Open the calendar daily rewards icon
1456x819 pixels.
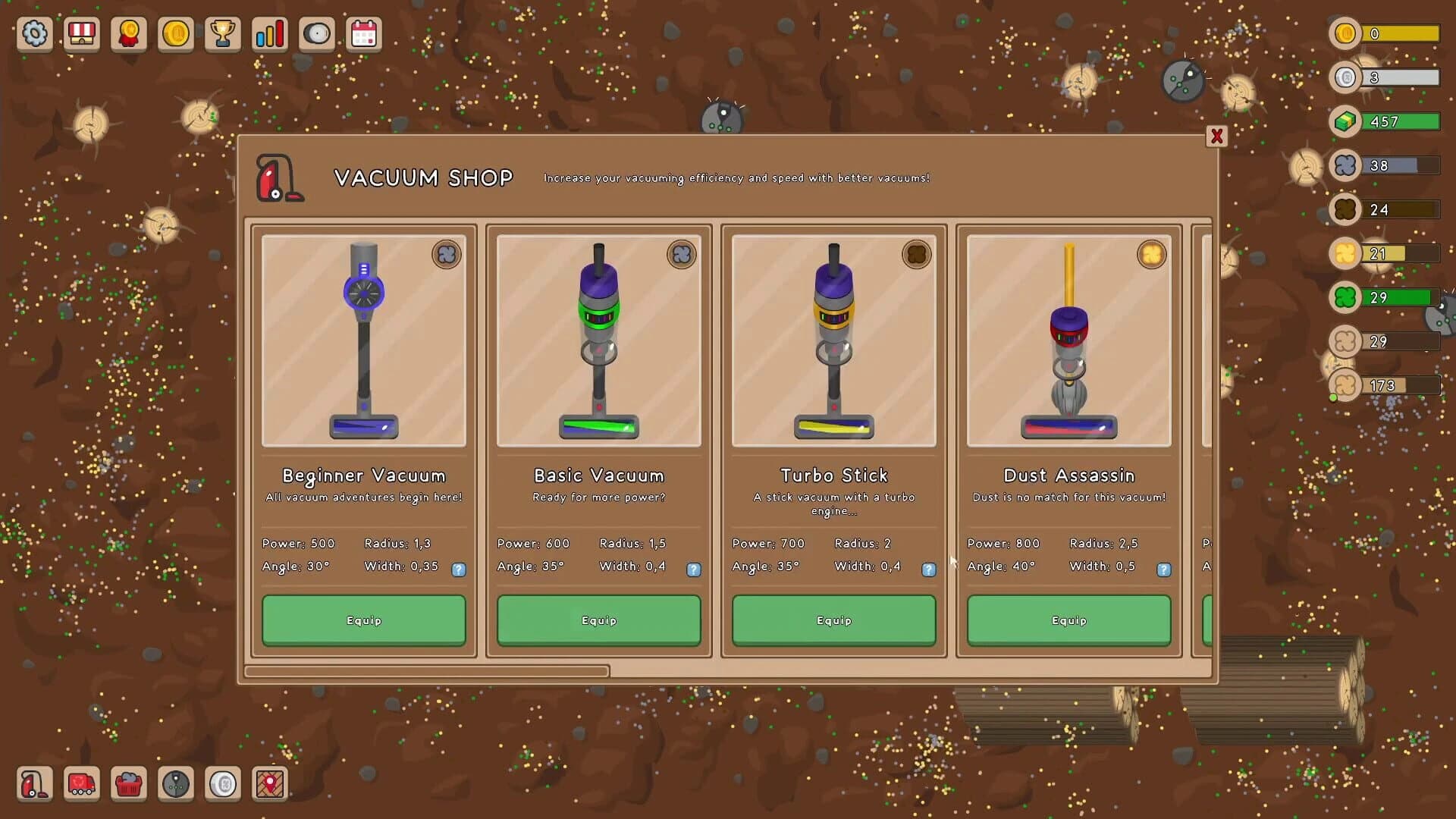tap(364, 33)
